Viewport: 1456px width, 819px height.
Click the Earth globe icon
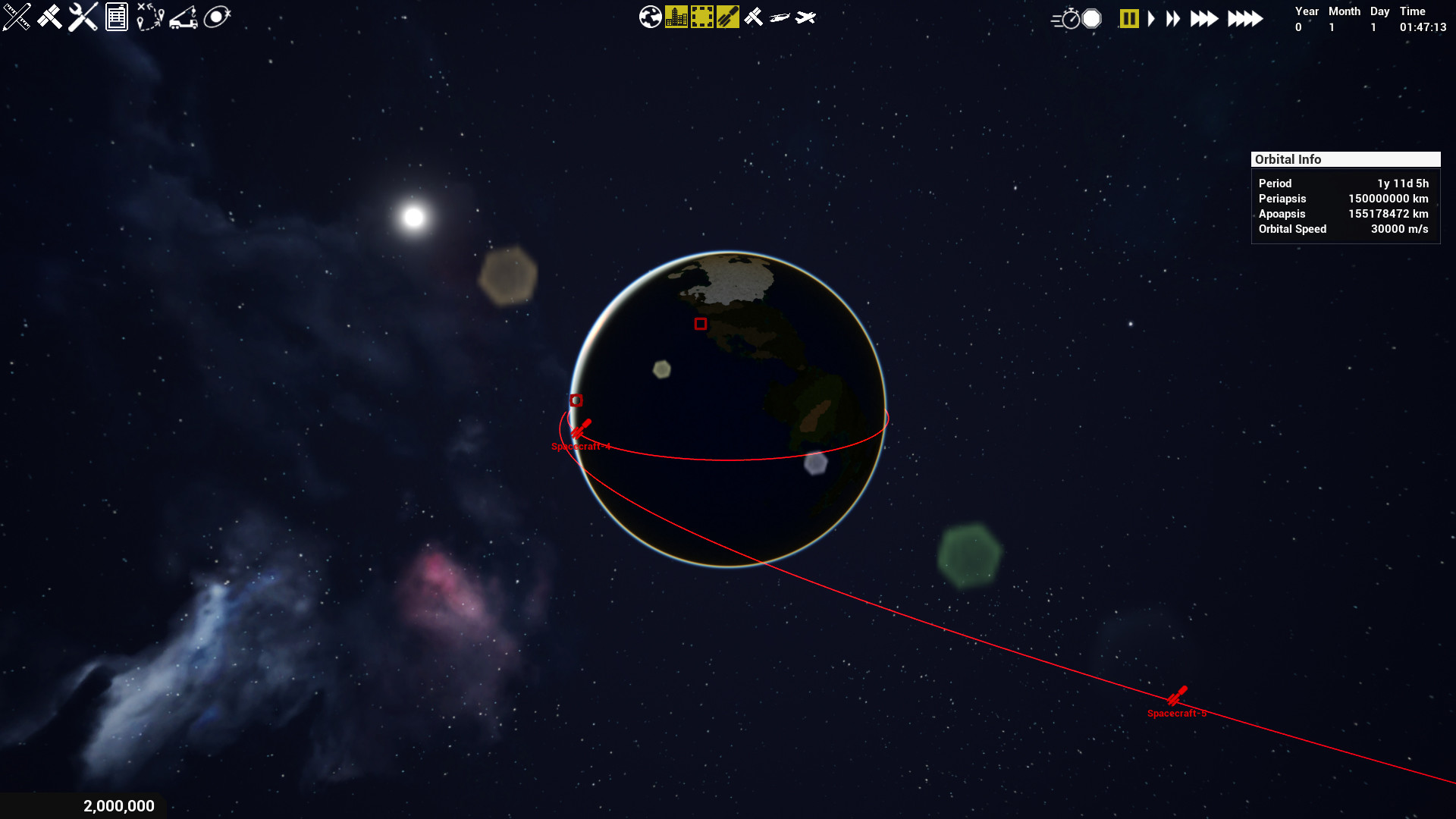tap(650, 17)
